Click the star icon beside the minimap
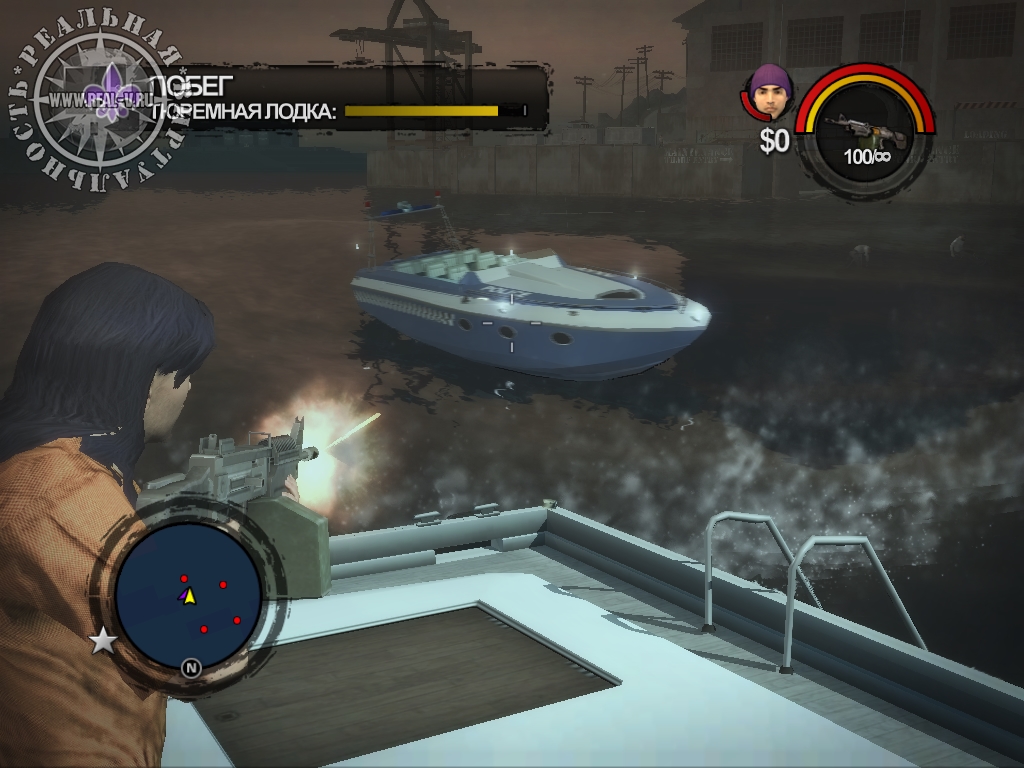Viewport: 1024px width, 768px height. (103, 641)
